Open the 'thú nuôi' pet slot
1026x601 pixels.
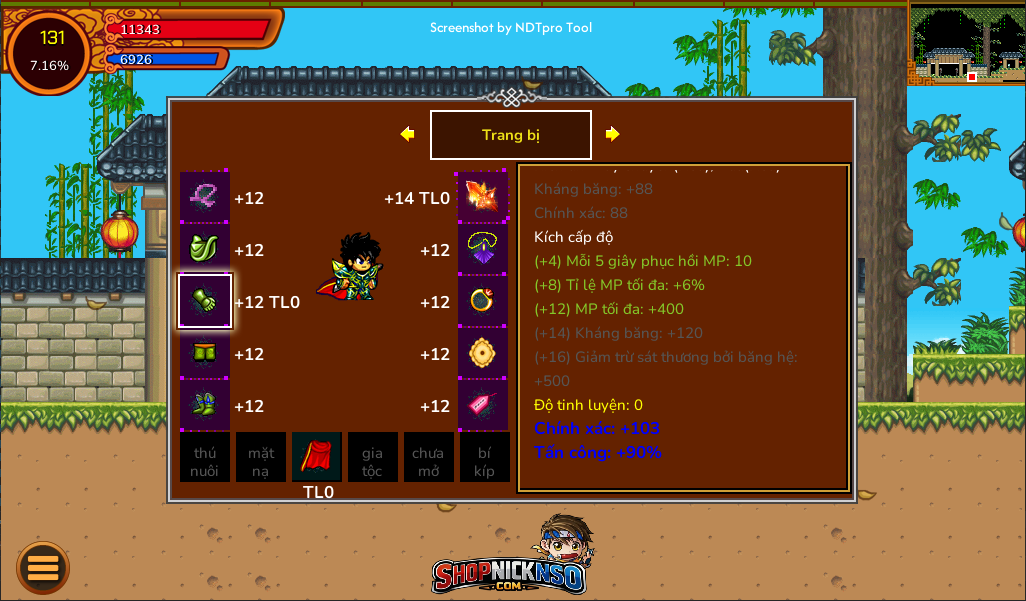(x=205, y=457)
